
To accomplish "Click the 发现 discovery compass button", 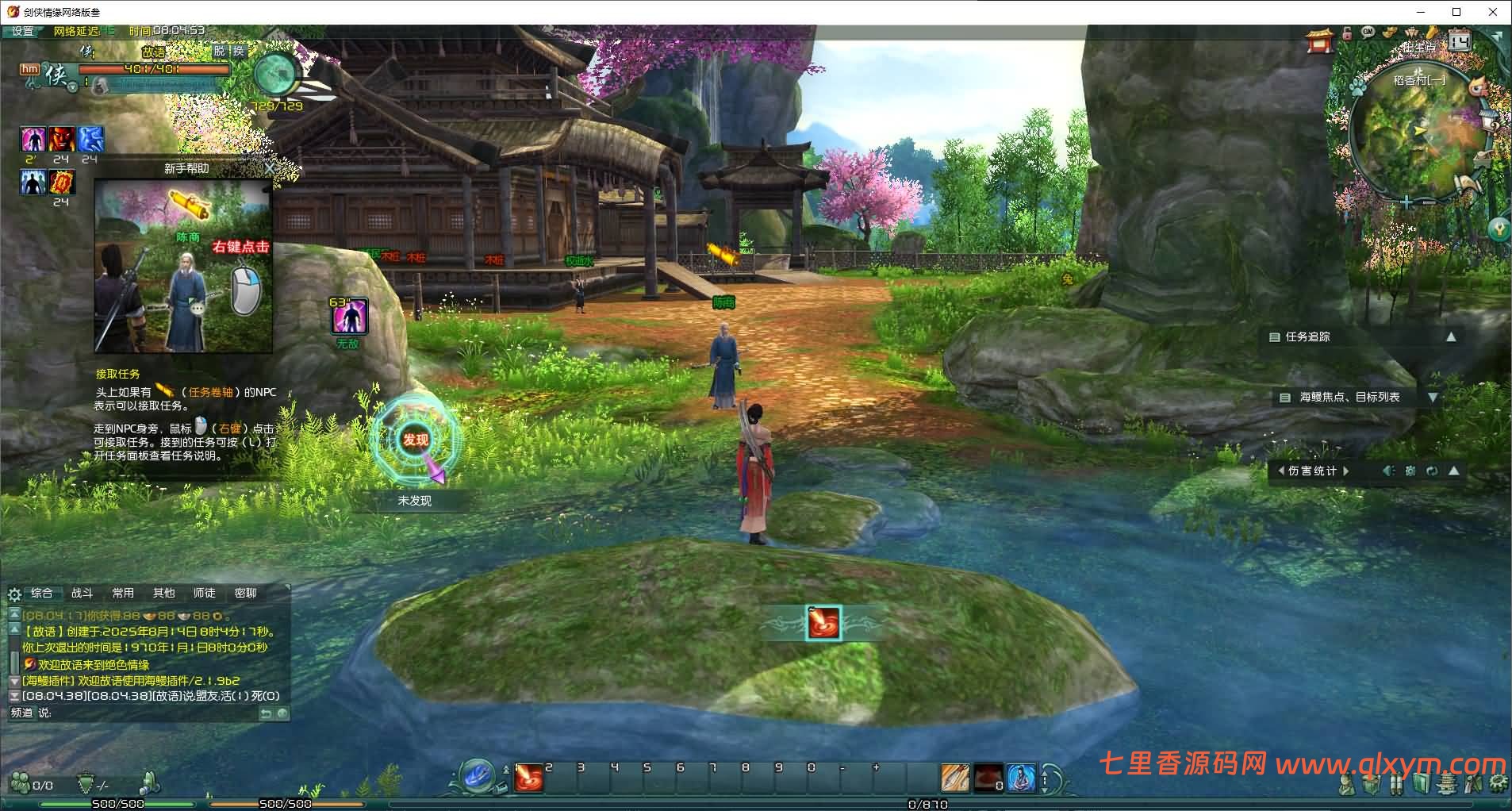I will [x=416, y=440].
